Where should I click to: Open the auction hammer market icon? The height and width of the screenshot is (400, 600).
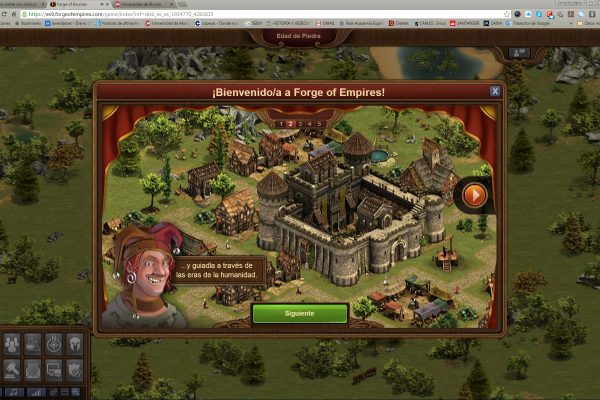[x=12, y=369]
